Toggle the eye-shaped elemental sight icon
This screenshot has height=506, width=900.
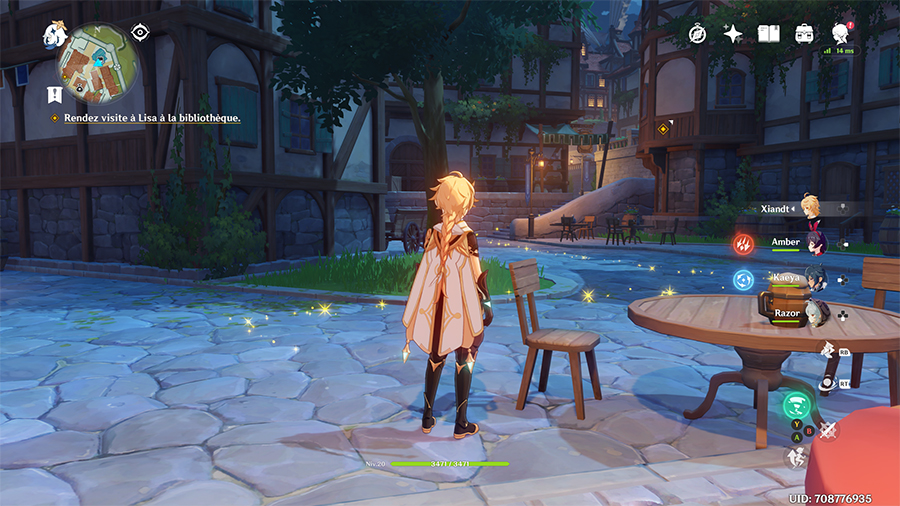[x=140, y=32]
